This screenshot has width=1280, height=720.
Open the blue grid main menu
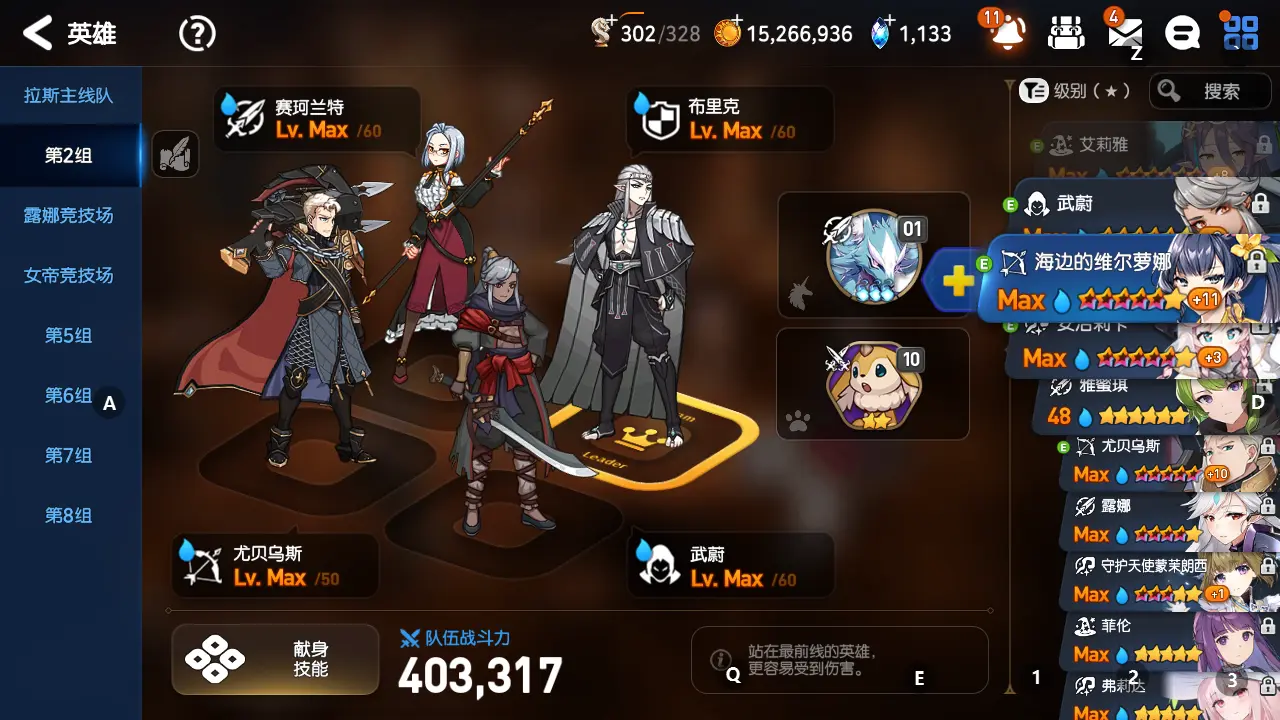point(1241,34)
